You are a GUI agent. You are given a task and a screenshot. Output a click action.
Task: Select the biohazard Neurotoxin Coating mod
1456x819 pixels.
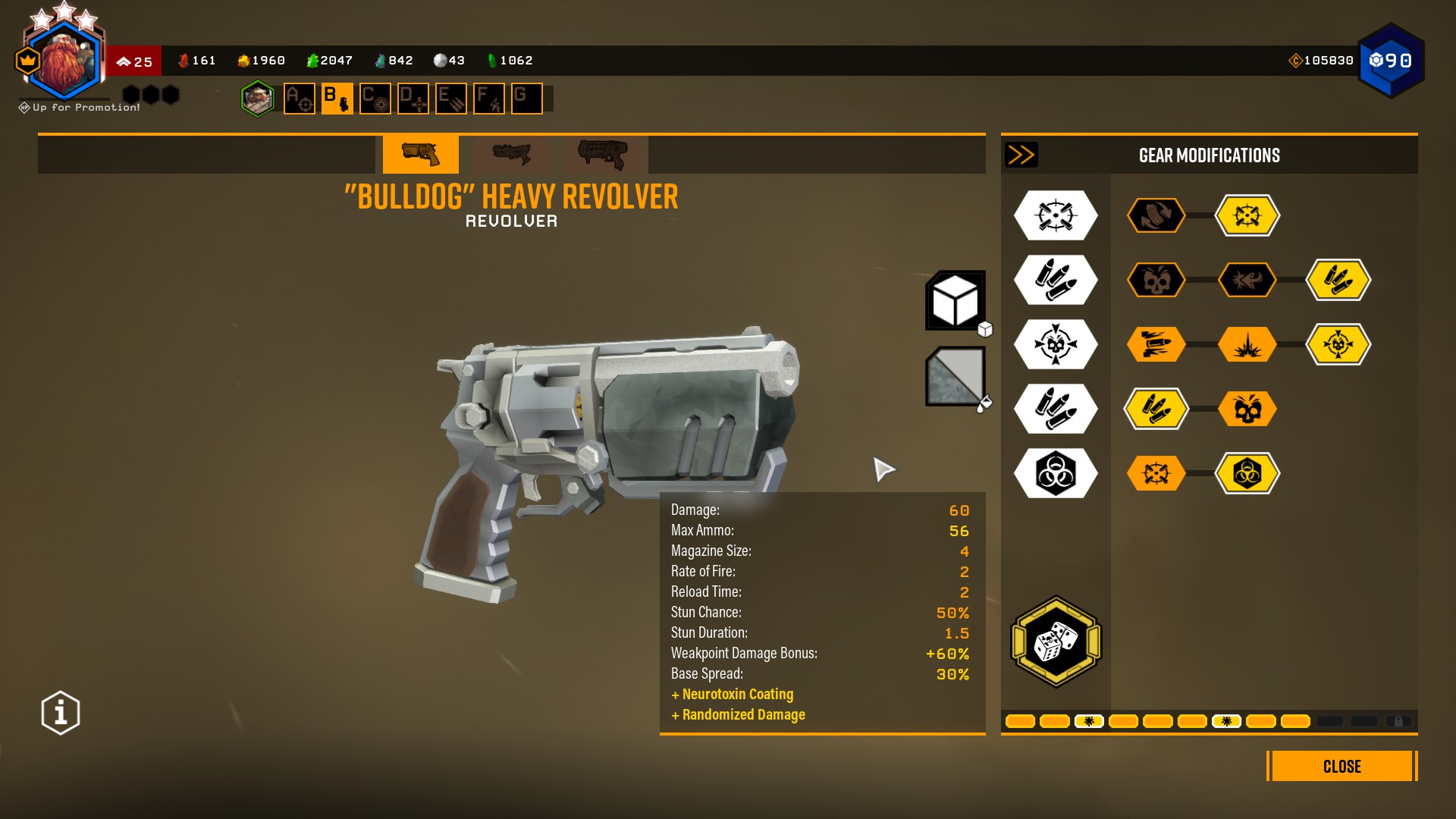[1247, 473]
